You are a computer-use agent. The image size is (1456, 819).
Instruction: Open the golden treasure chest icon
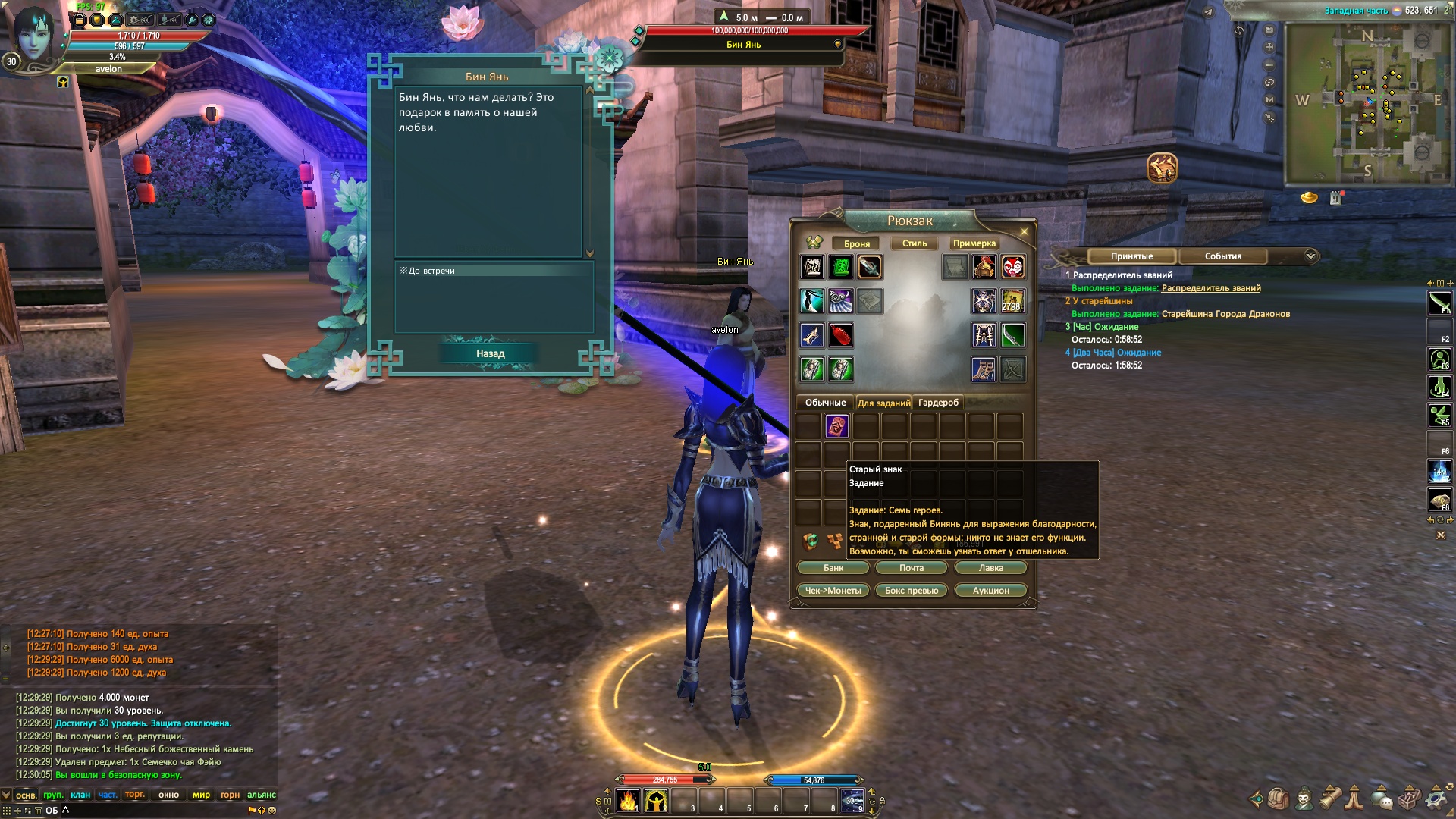[1162, 168]
